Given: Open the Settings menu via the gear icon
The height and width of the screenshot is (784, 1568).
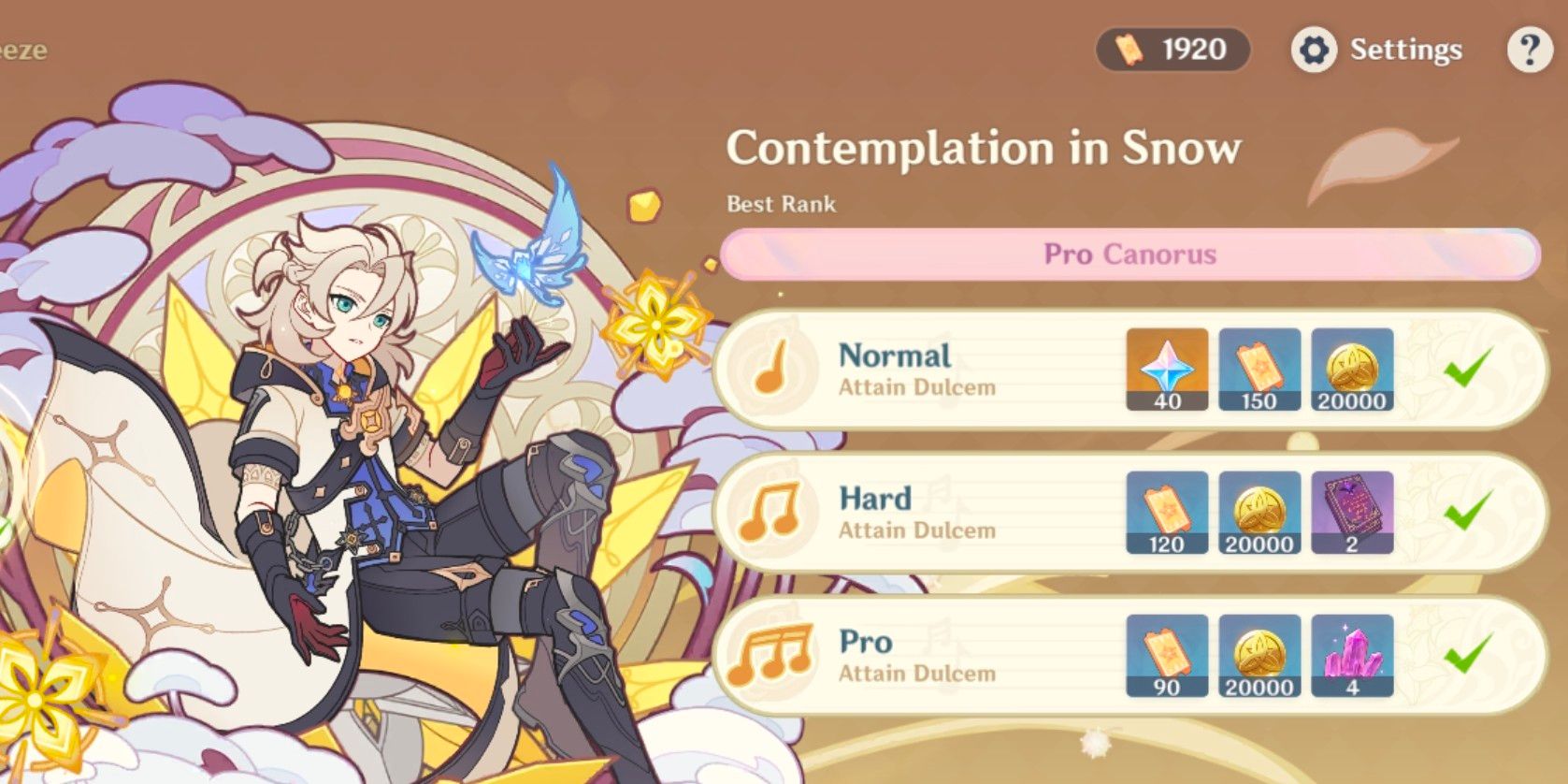Looking at the screenshot, I should tap(1316, 50).
